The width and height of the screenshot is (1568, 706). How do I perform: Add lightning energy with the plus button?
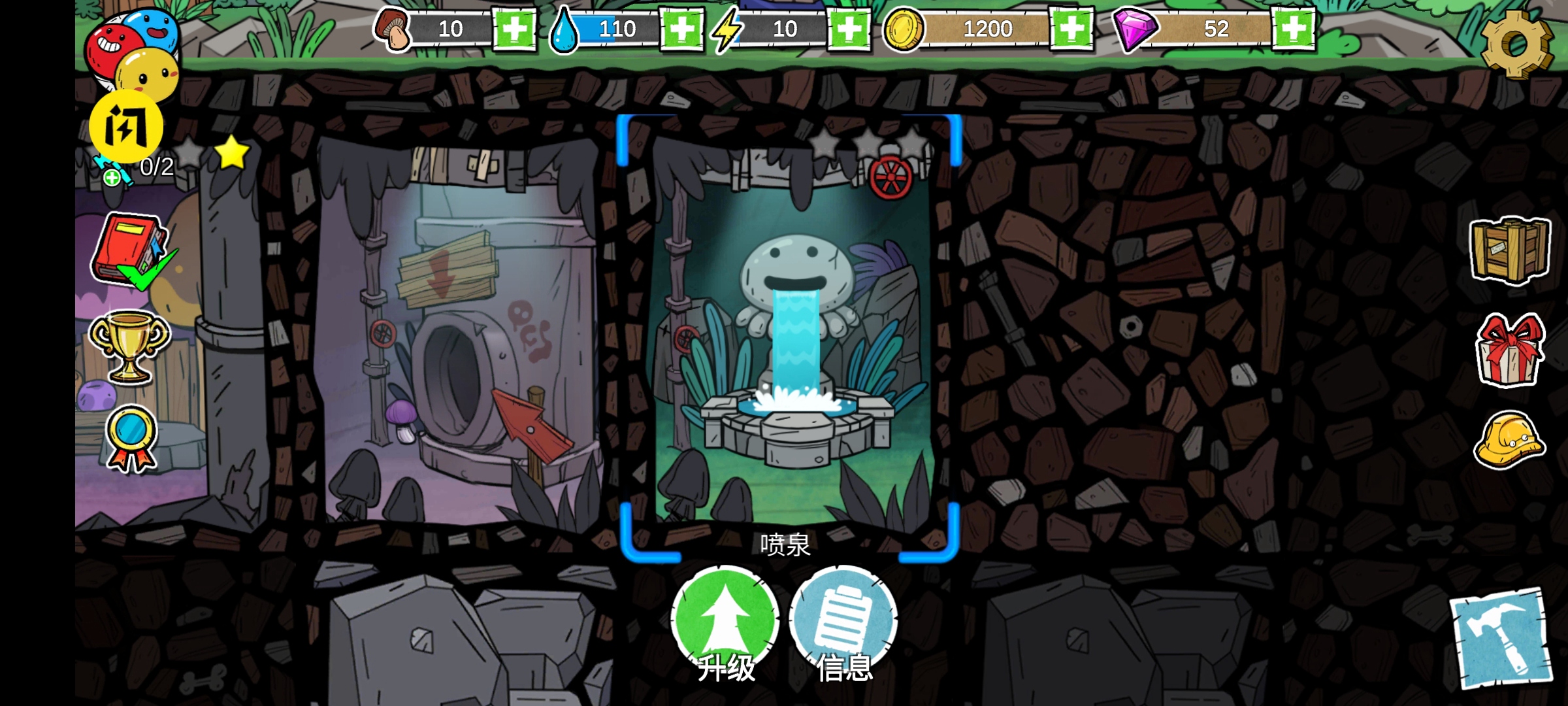[849, 29]
